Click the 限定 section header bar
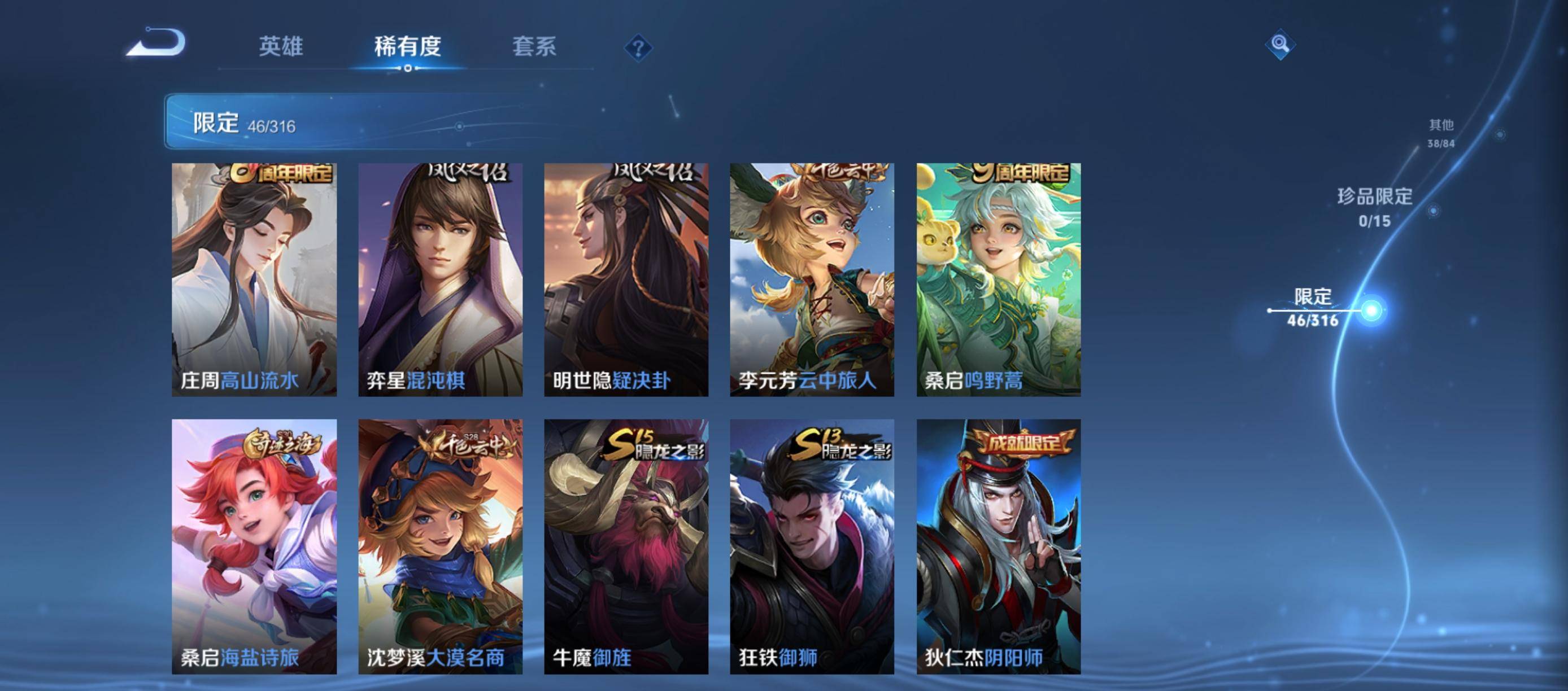This screenshot has width=1568, height=691. click(365, 121)
